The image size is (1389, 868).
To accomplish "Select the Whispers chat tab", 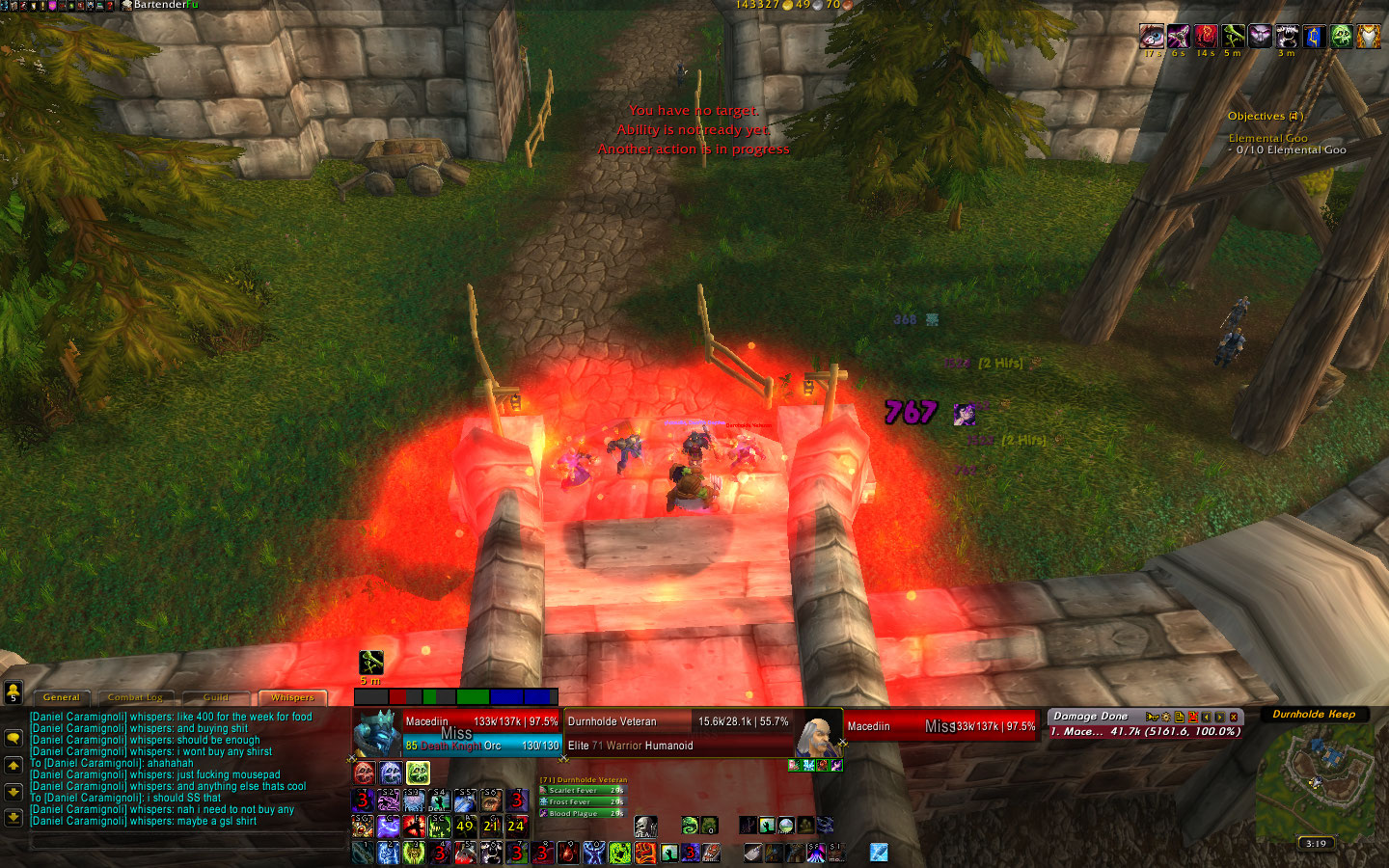I will coord(292,697).
